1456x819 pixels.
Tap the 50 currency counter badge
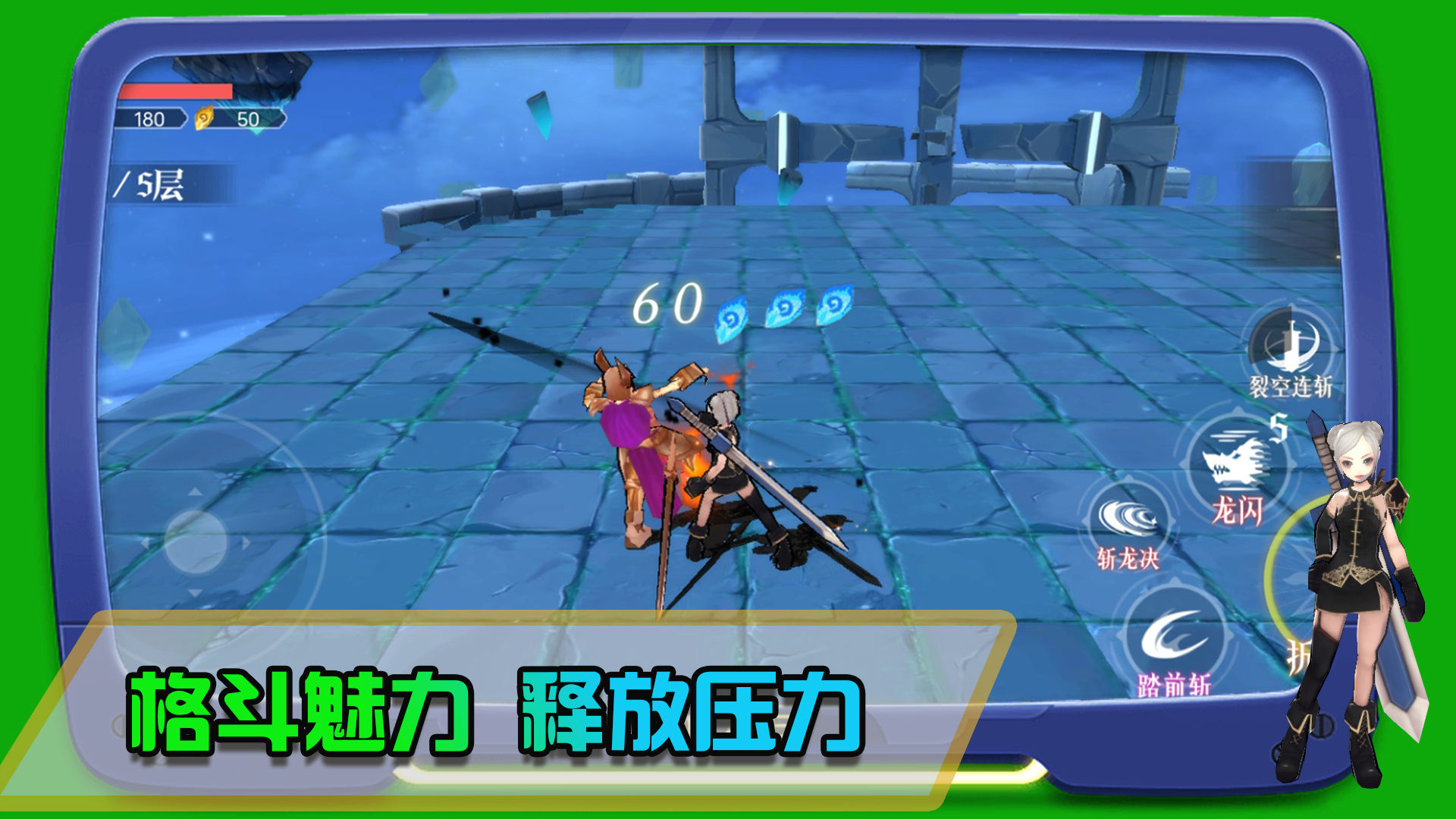click(250, 118)
